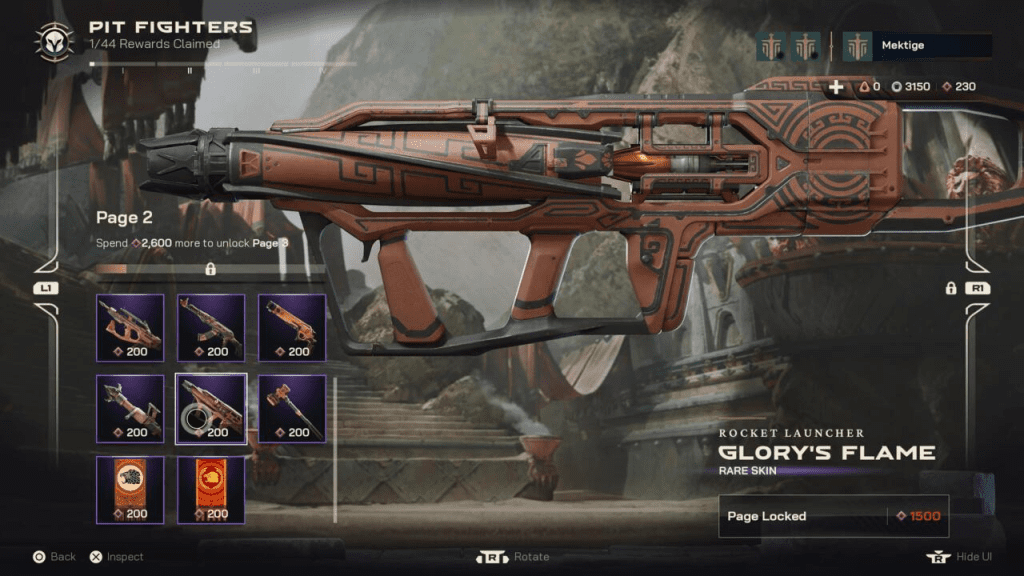Choose the AK-style rifle skin tile
Viewport: 1024px width, 576px height.
211,327
